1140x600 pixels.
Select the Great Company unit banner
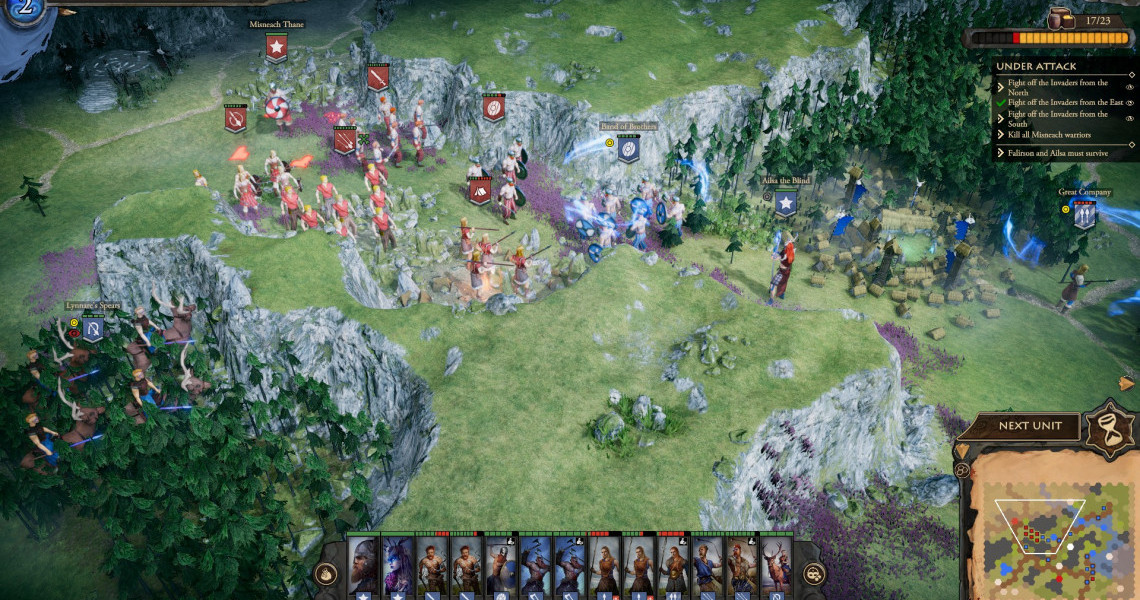[x=1085, y=214]
